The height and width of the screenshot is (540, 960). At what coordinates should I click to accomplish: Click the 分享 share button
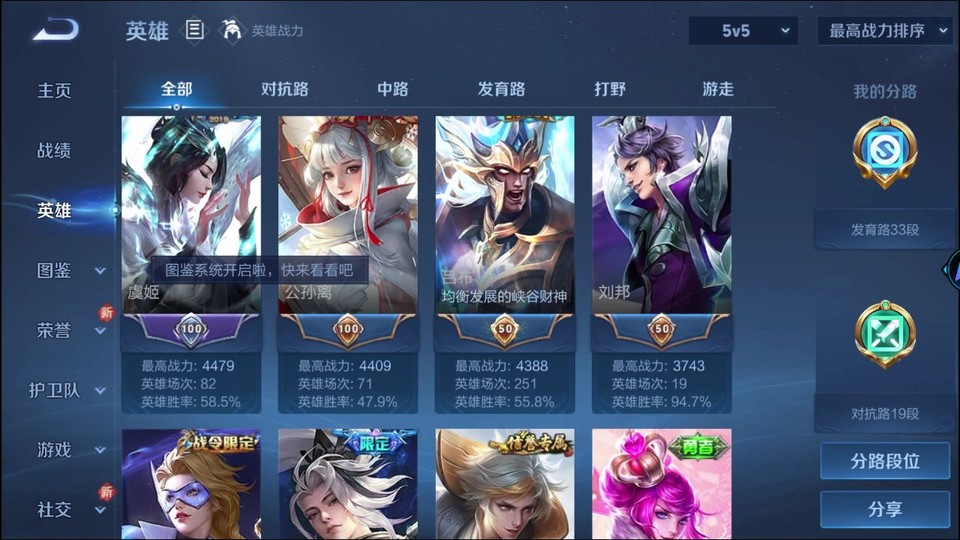pyautogui.click(x=885, y=510)
